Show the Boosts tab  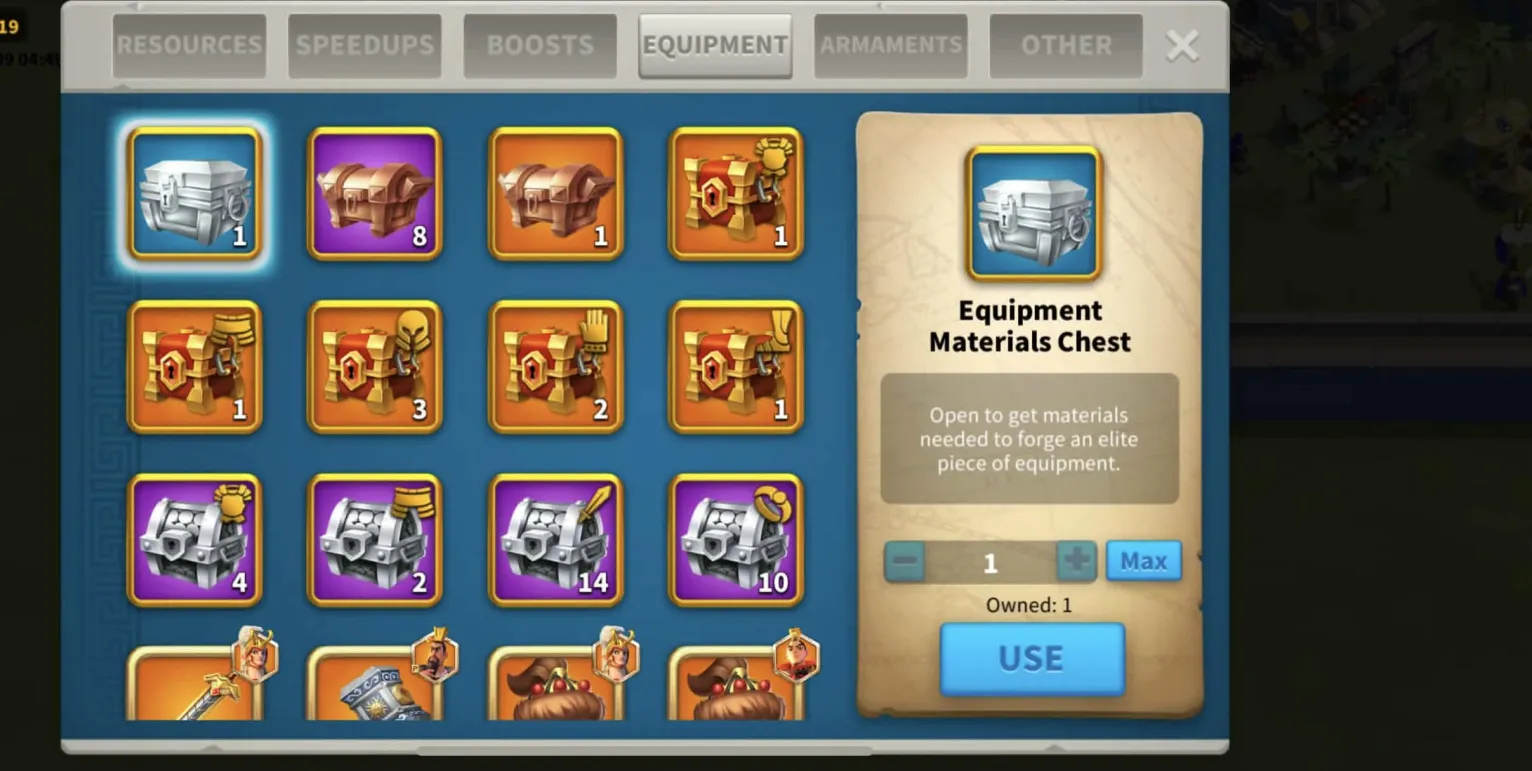[540, 45]
